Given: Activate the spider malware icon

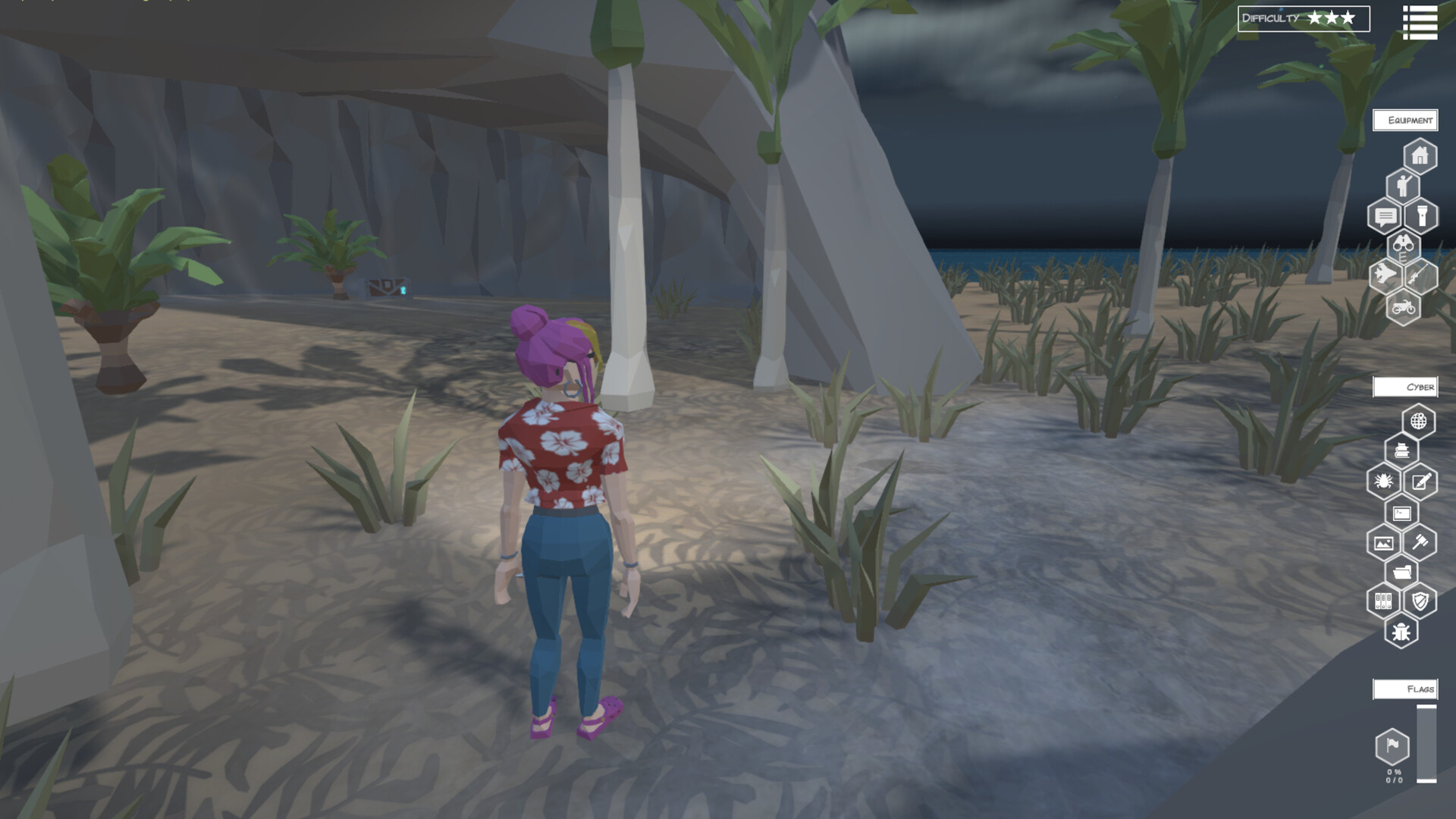Looking at the screenshot, I should pyautogui.click(x=1385, y=481).
